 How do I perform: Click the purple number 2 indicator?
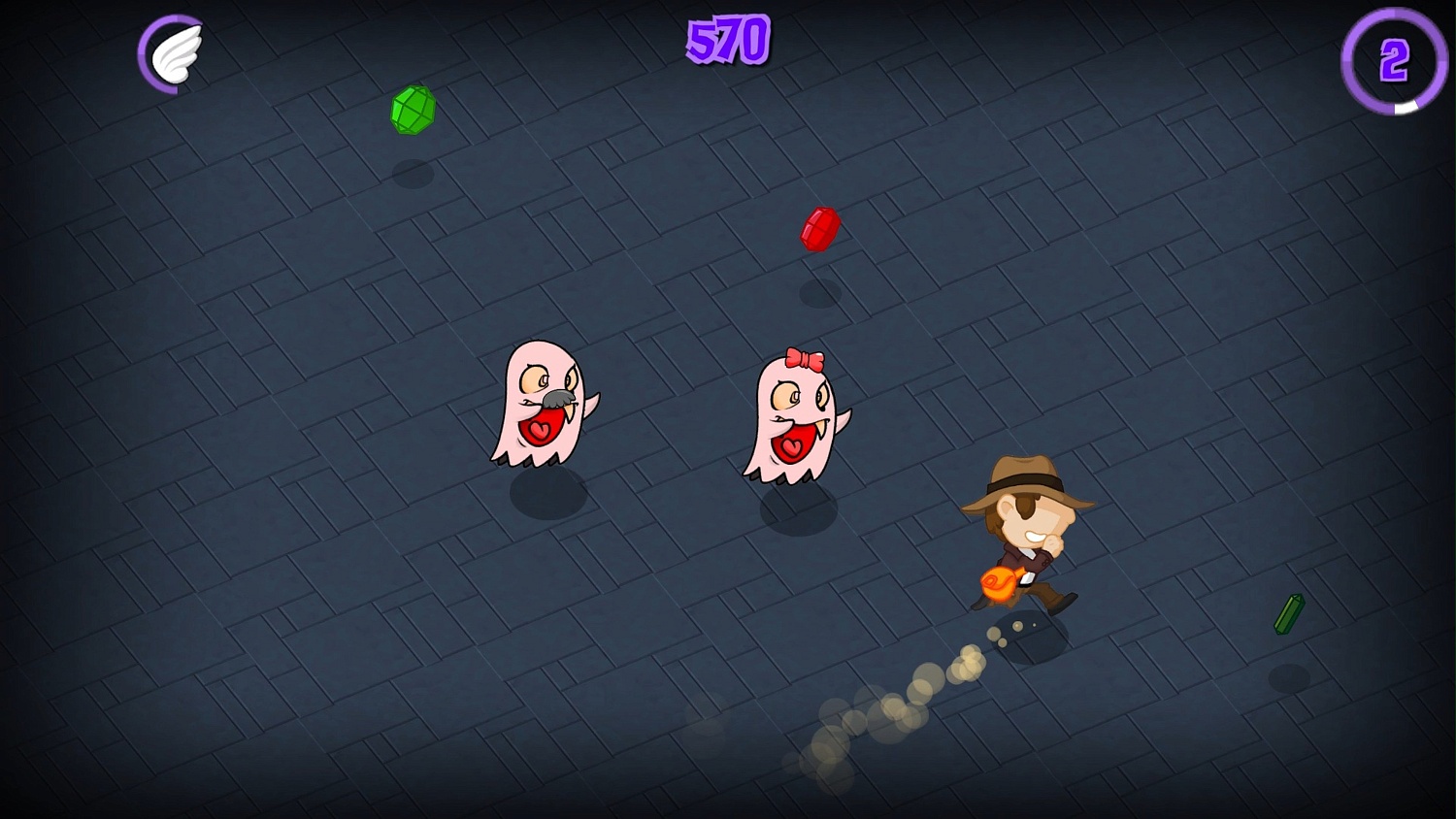[1392, 60]
